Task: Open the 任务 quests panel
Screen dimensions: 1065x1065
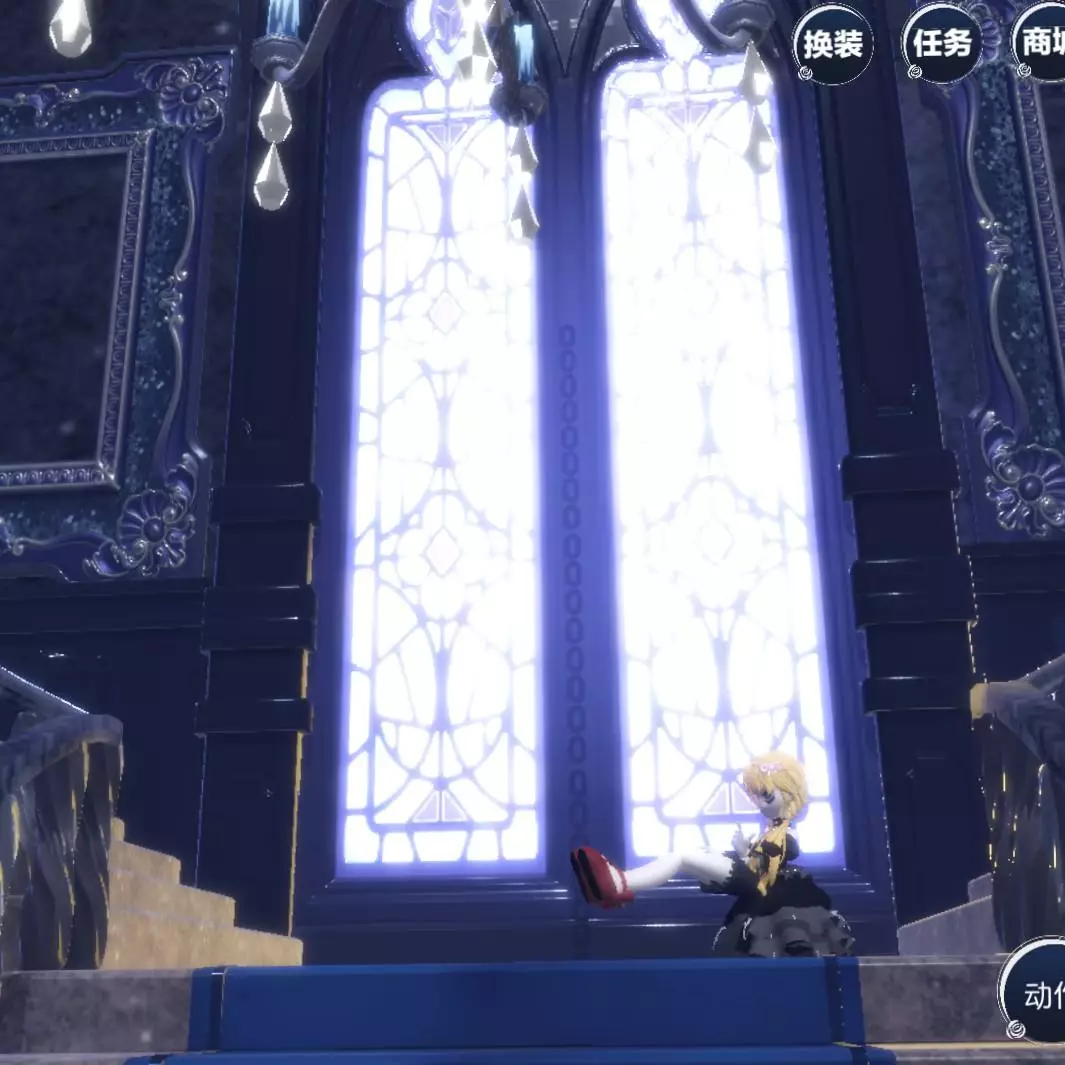Action: (941, 44)
